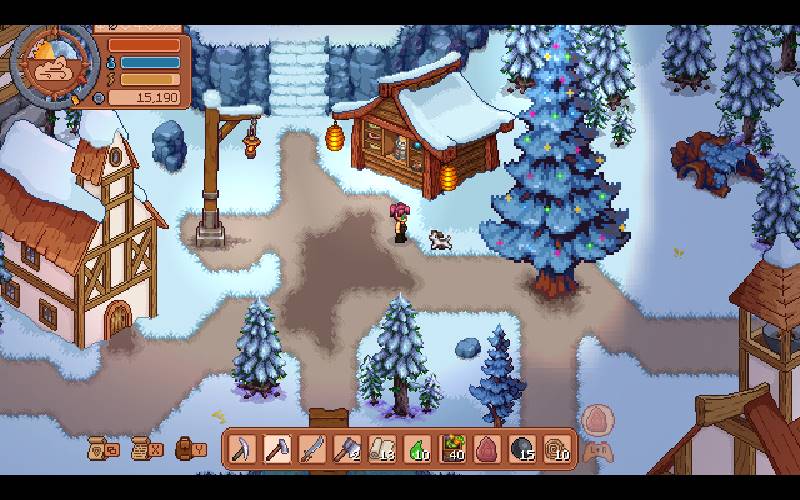The height and width of the screenshot is (500, 800).
Task: Select the sickle in the hotbar
Action: pos(242,449)
